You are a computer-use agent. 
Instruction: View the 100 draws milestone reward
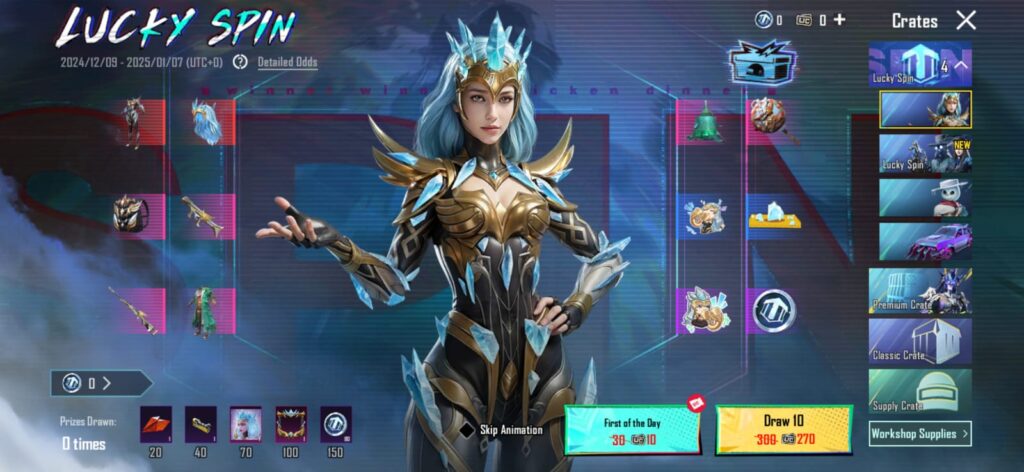[x=291, y=424]
